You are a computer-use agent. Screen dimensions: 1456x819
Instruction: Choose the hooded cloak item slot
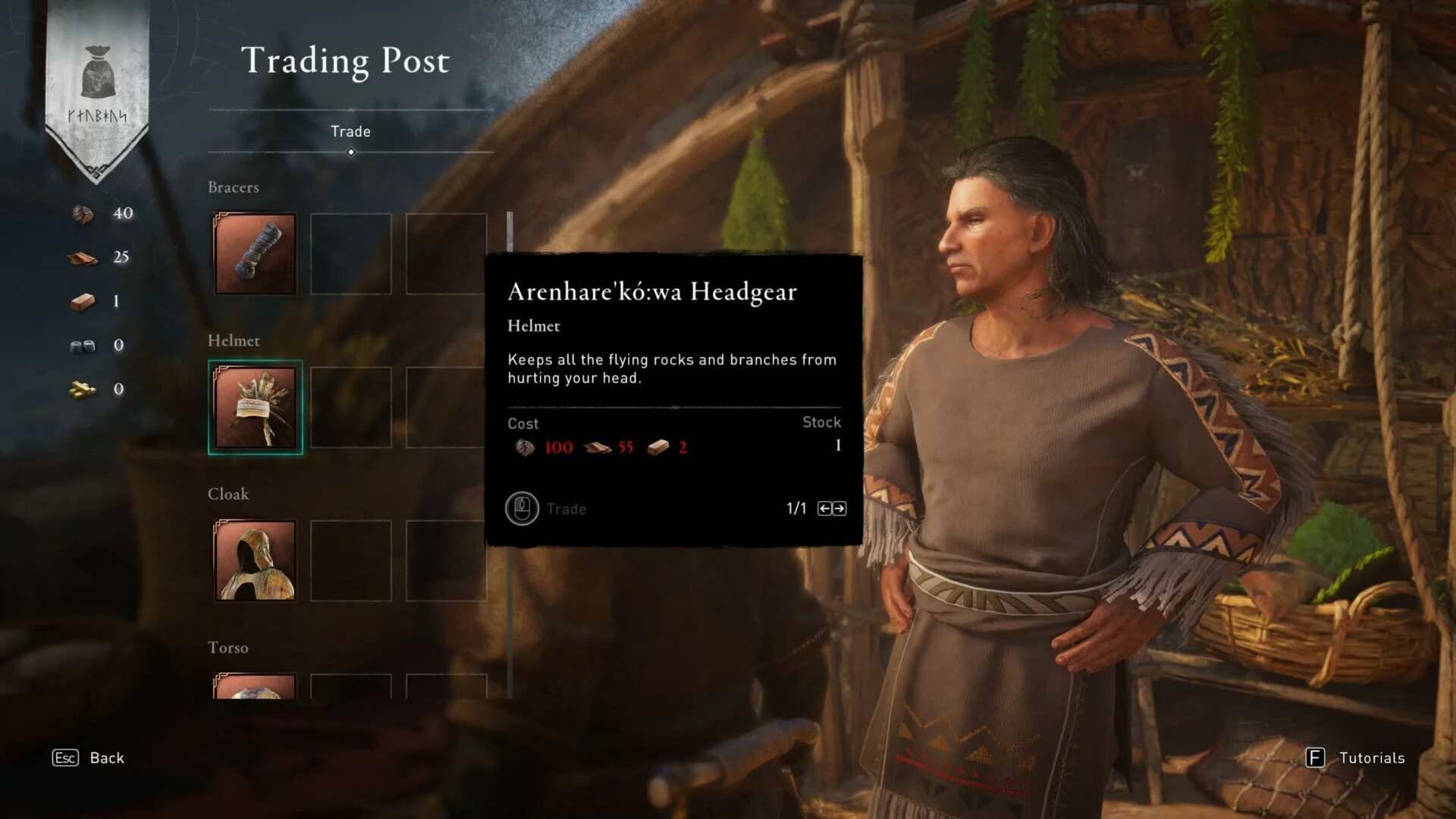[x=255, y=560]
